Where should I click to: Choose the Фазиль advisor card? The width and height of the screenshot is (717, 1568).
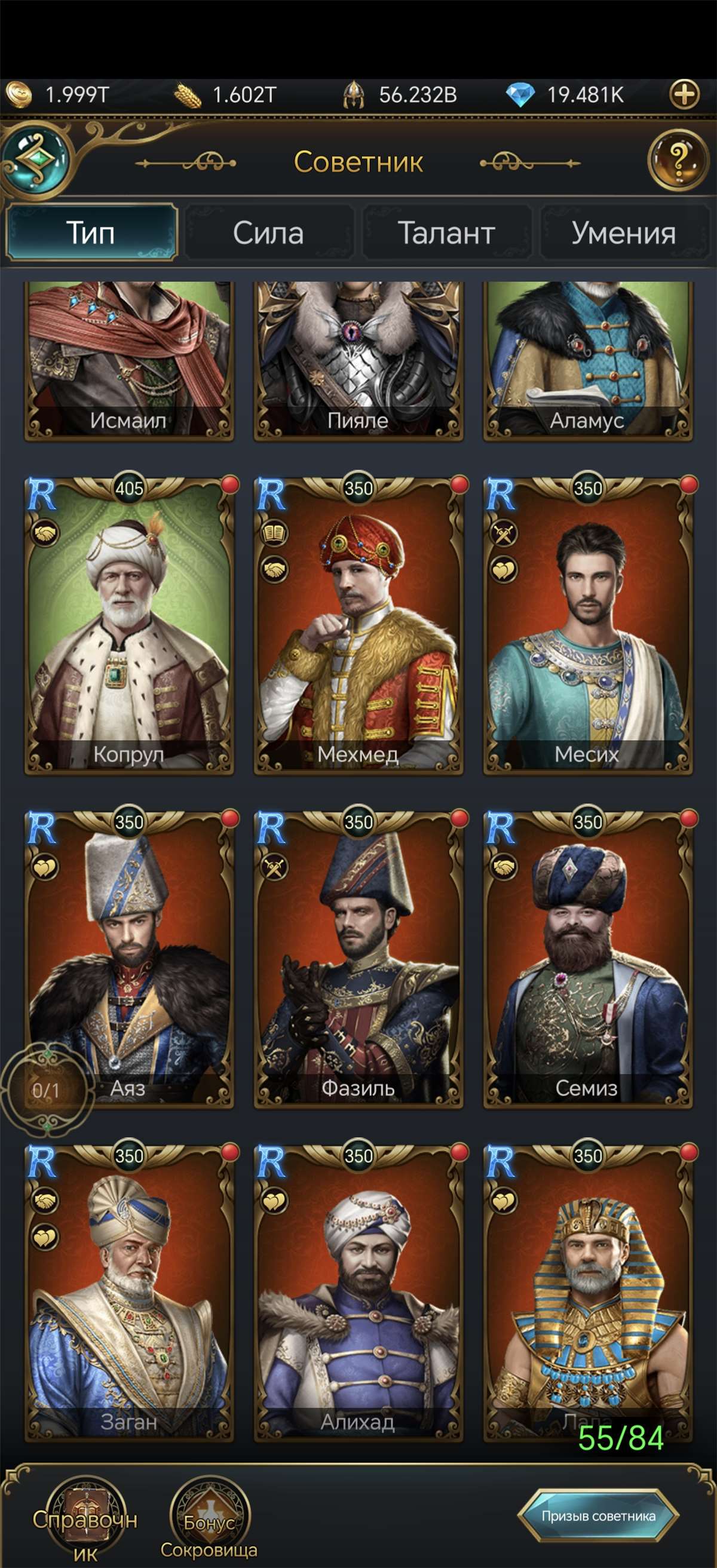(x=358, y=961)
